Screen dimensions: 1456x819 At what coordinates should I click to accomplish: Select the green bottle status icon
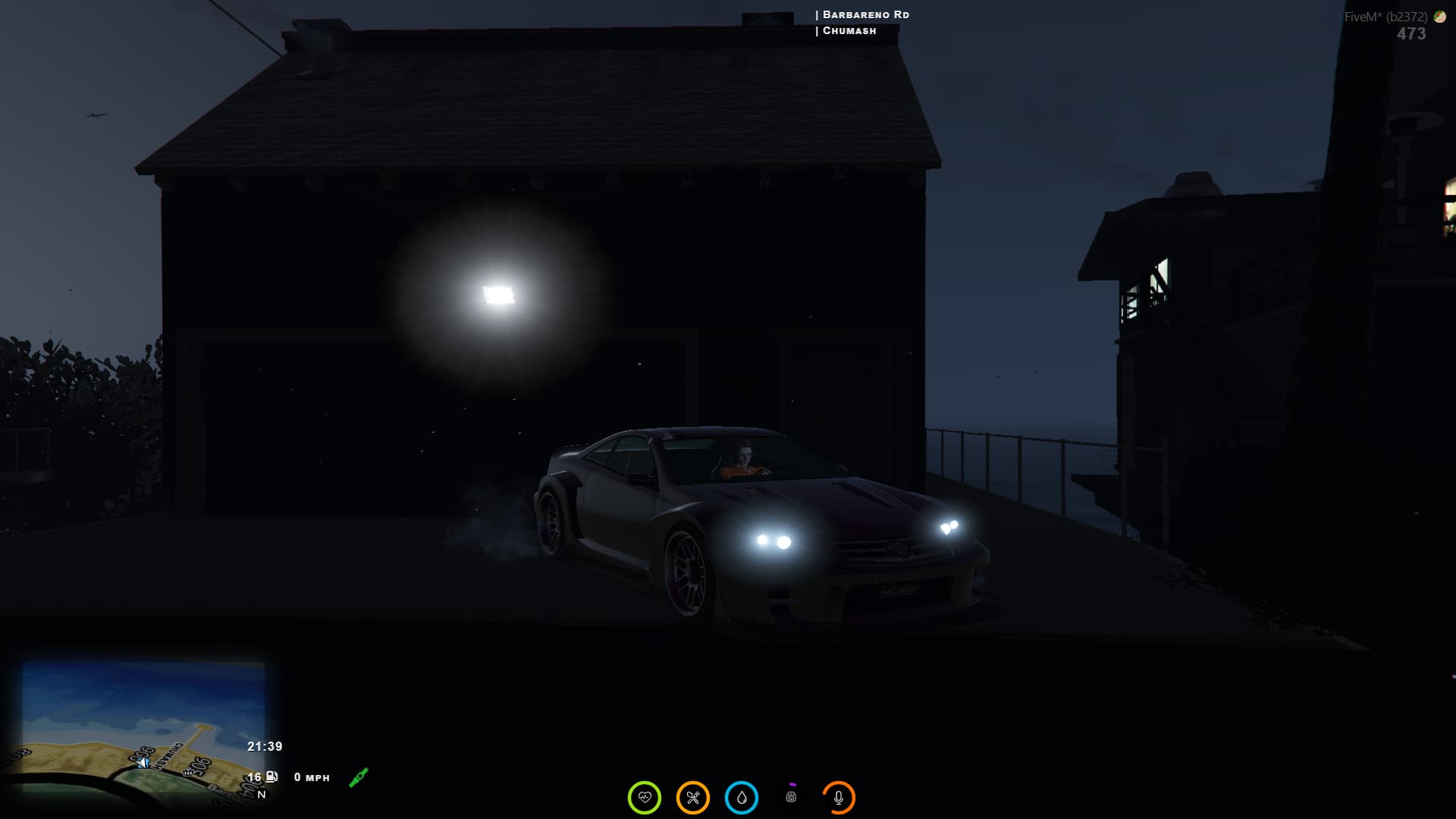click(358, 776)
